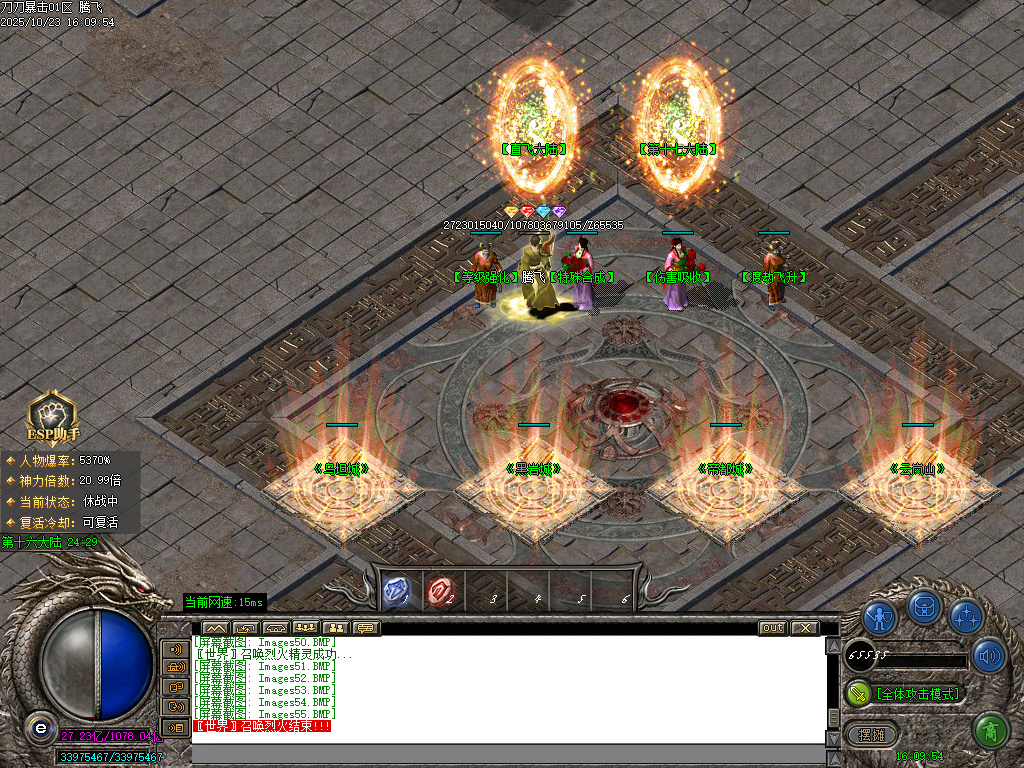Open the character equipment icon with shield
Image resolution: width=1024 pixels, height=768 pixels.
click(x=880, y=617)
